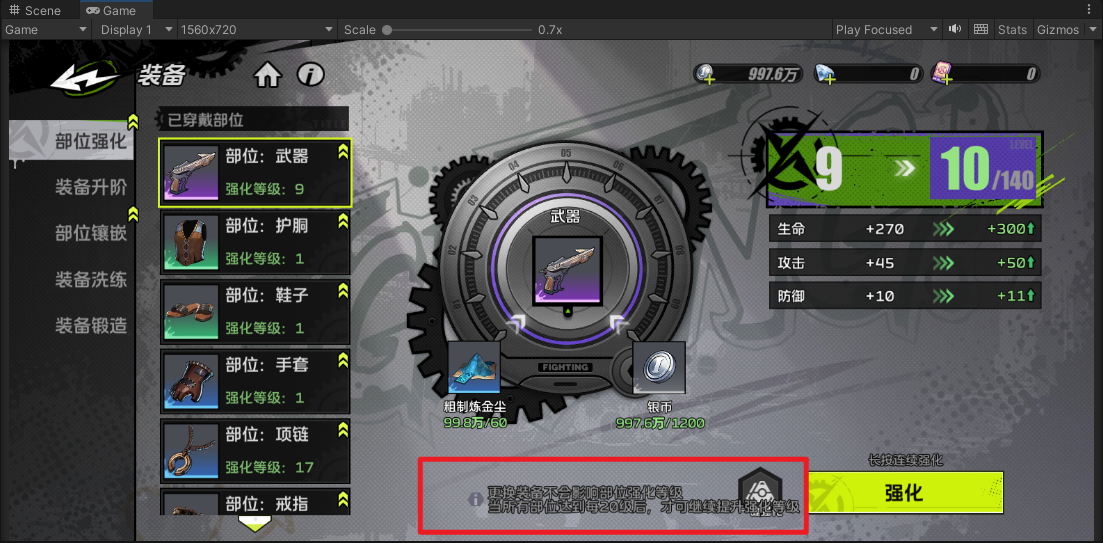Click the 粗制炼金尘 material icon
This screenshot has width=1103, height=543.
pos(474,368)
